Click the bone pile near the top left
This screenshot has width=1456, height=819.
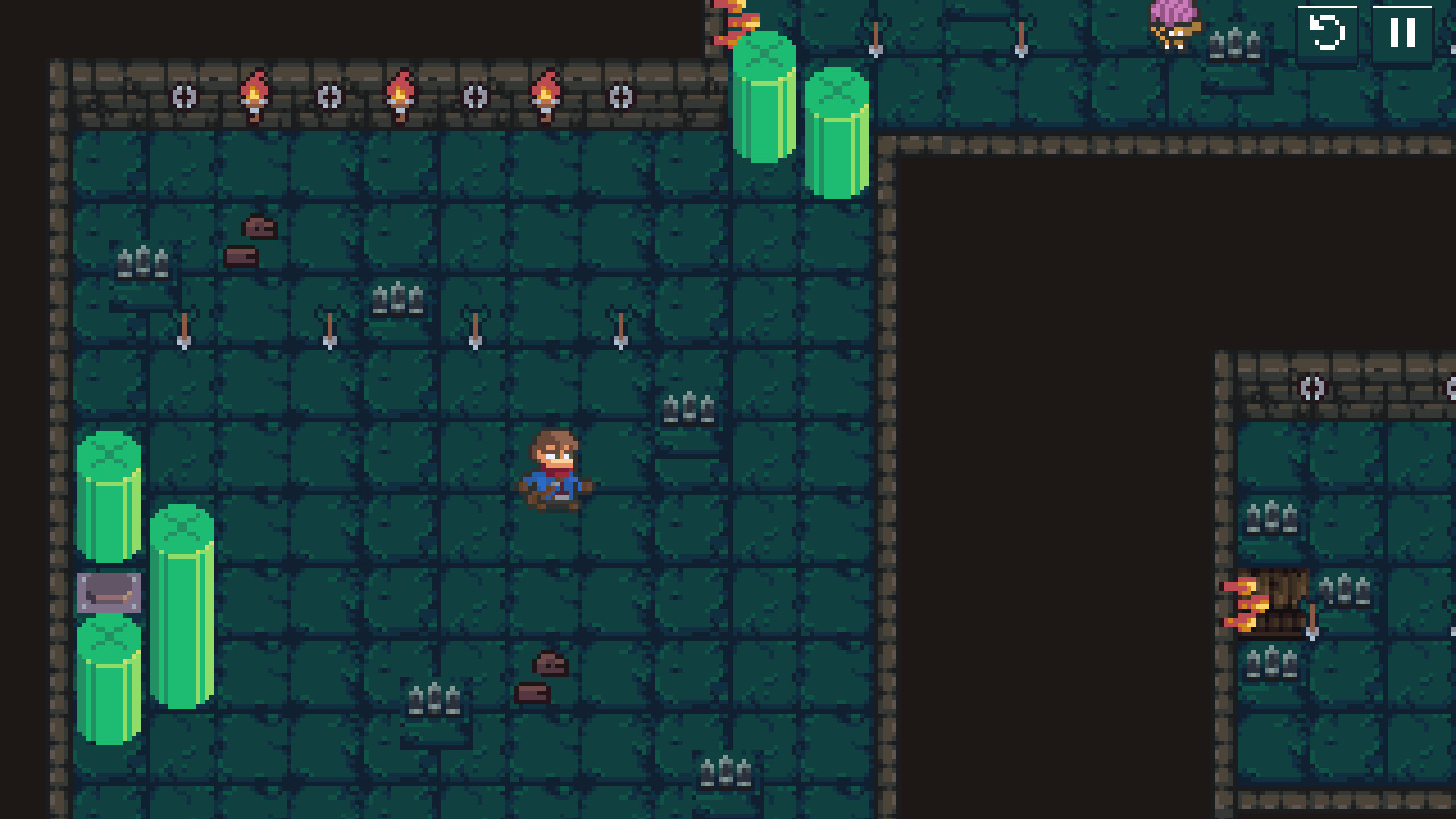258,227
